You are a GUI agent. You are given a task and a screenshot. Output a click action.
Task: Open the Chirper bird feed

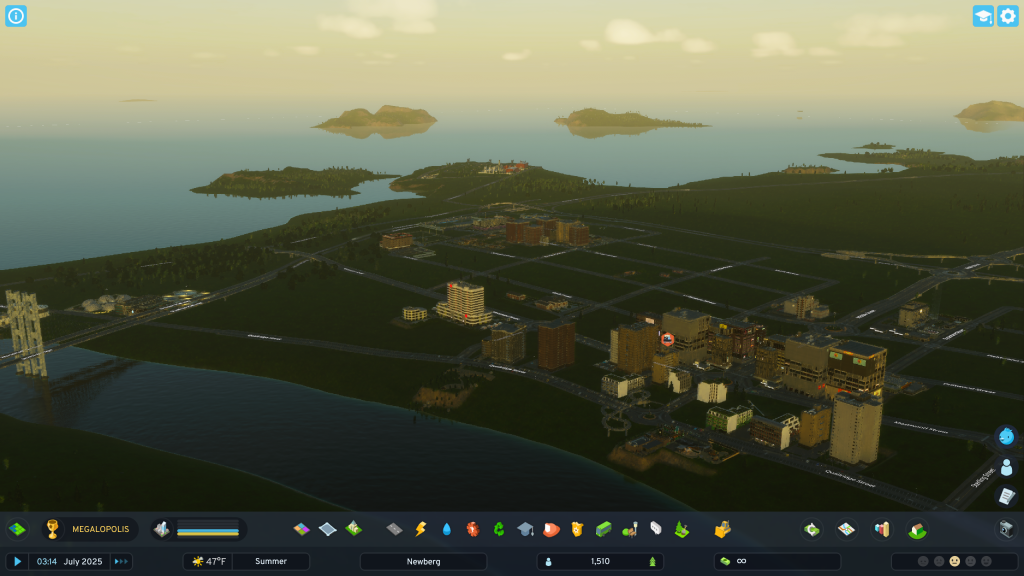pyautogui.click(x=1006, y=436)
